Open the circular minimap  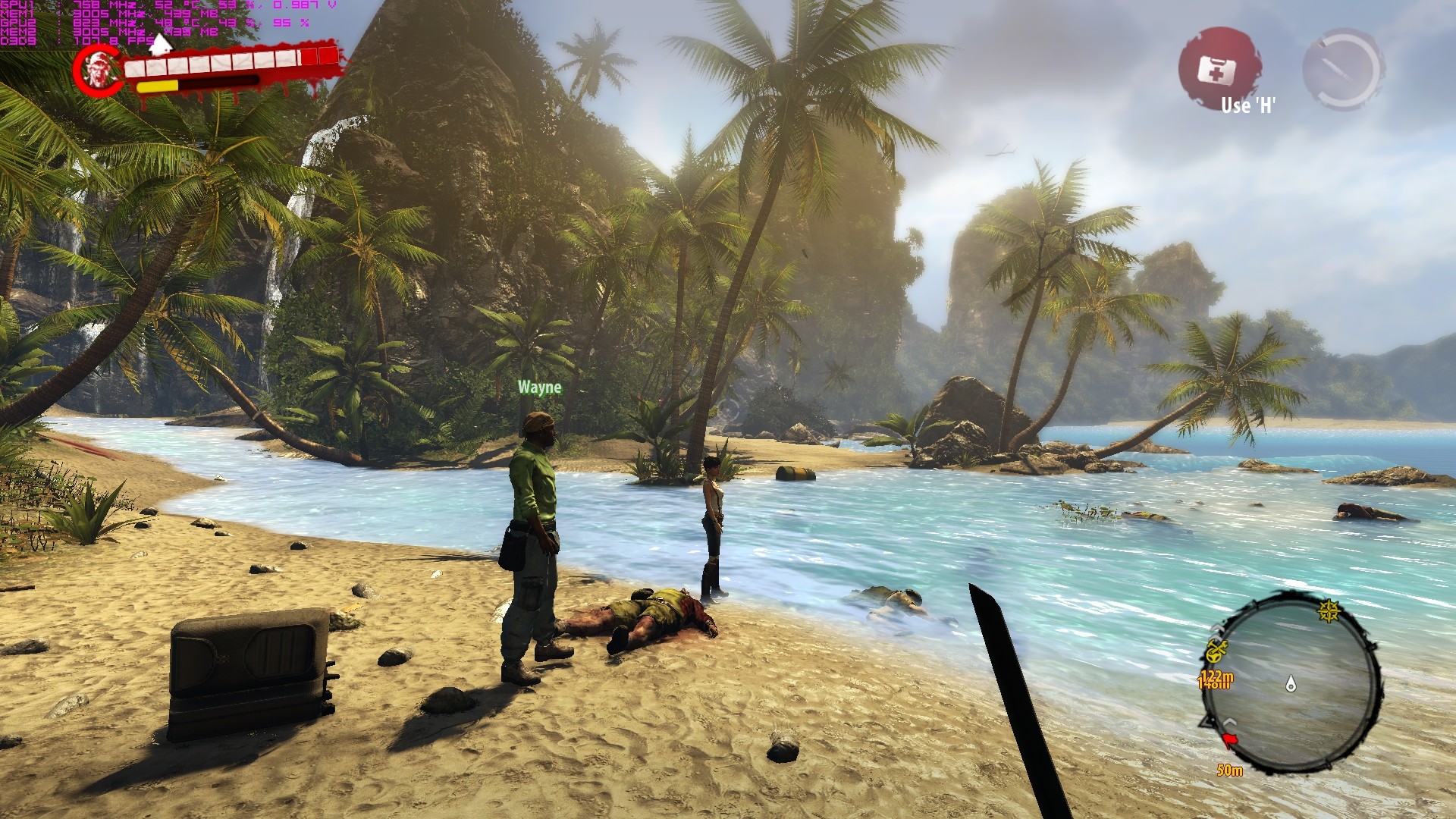pyautogui.click(x=1291, y=682)
